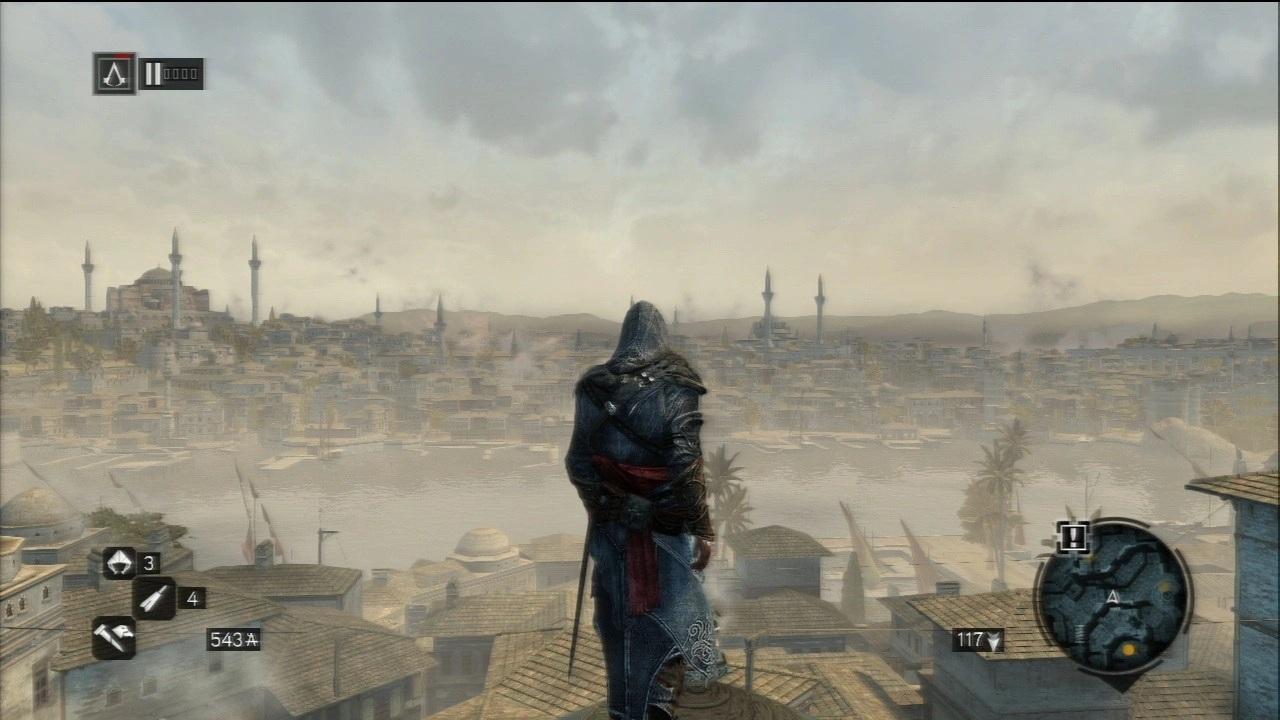Click the arrow-ammo chevron beside the 117 counter
The height and width of the screenshot is (720, 1280).
(x=994, y=642)
